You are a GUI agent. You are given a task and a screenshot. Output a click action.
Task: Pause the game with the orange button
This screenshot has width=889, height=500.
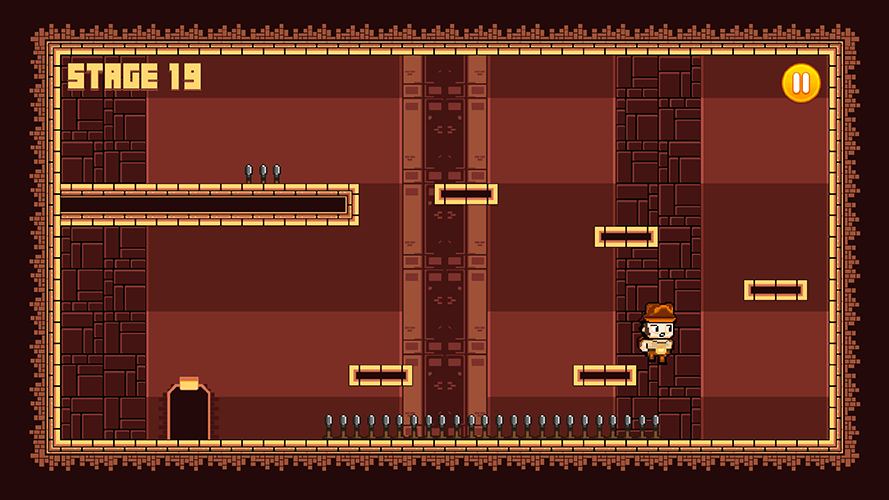click(x=800, y=83)
